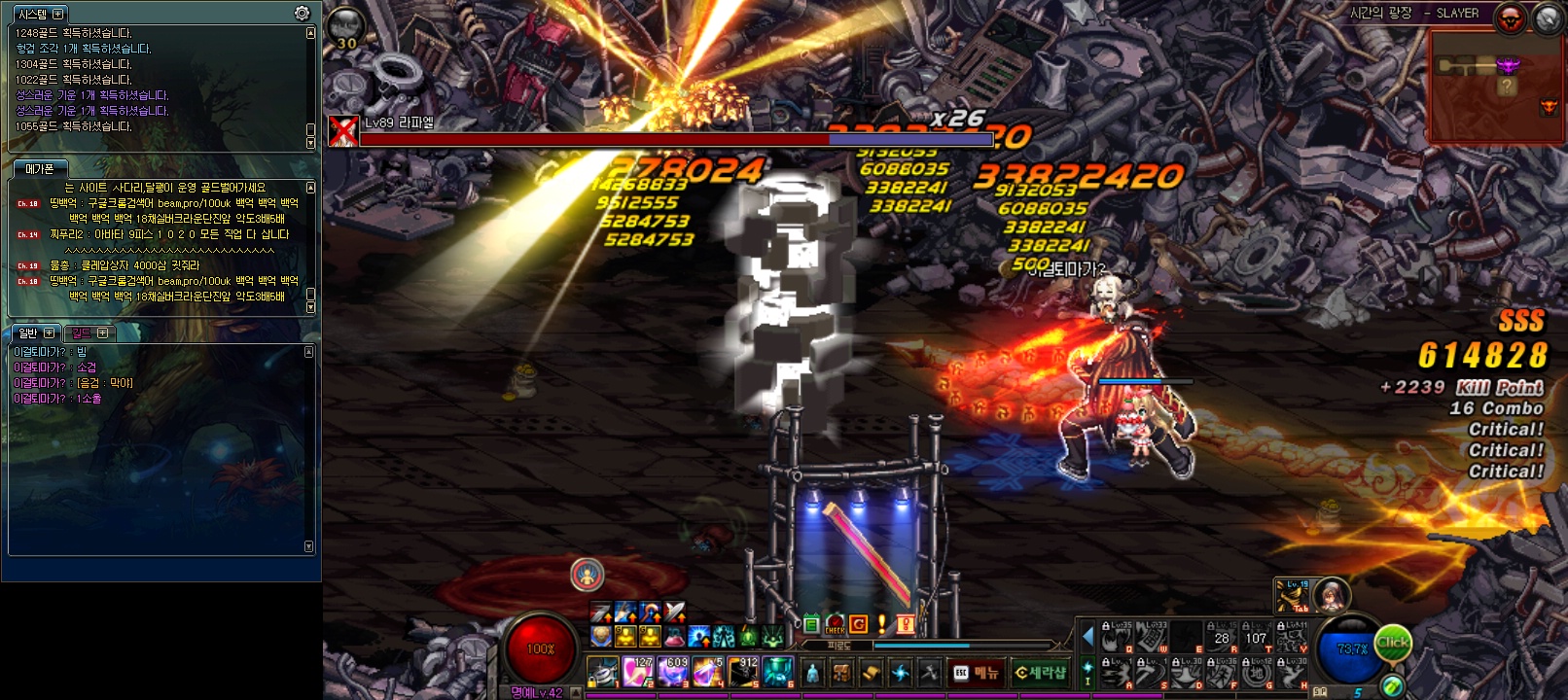Click the green Click bubble button
This screenshot has width=1568, height=700.
coord(1392,643)
